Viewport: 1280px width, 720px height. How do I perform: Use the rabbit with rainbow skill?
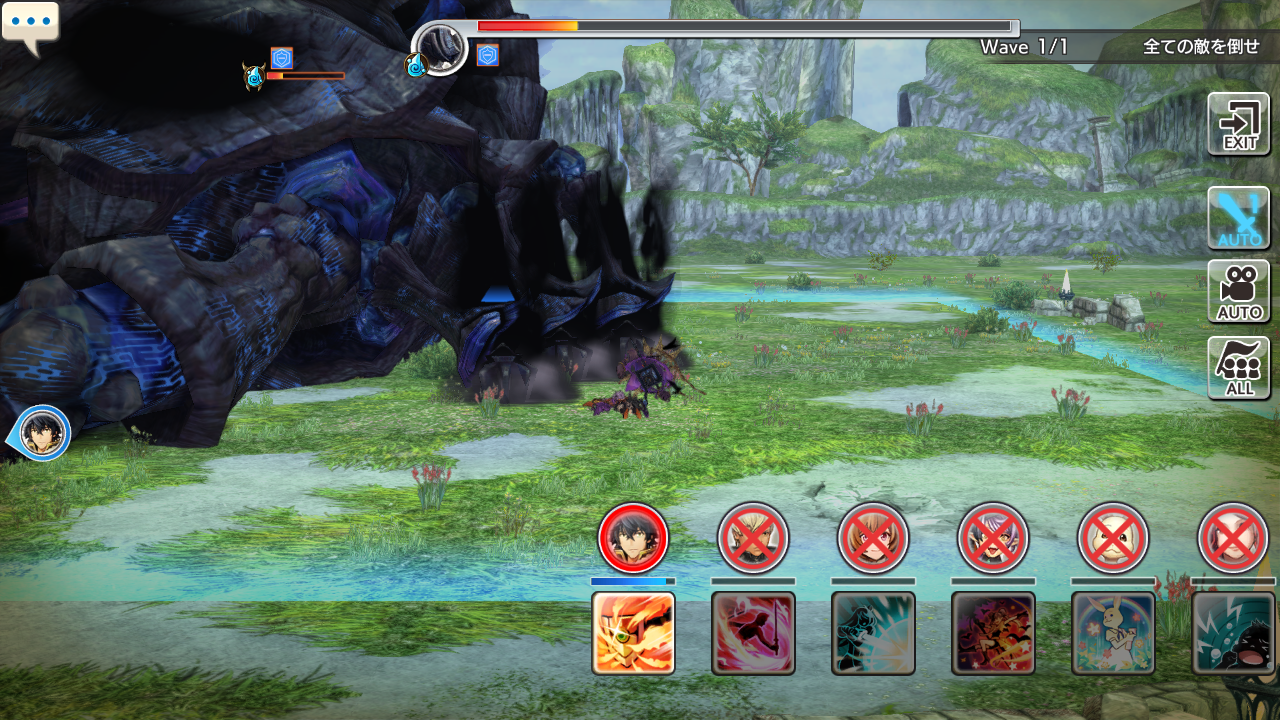point(1113,633)
